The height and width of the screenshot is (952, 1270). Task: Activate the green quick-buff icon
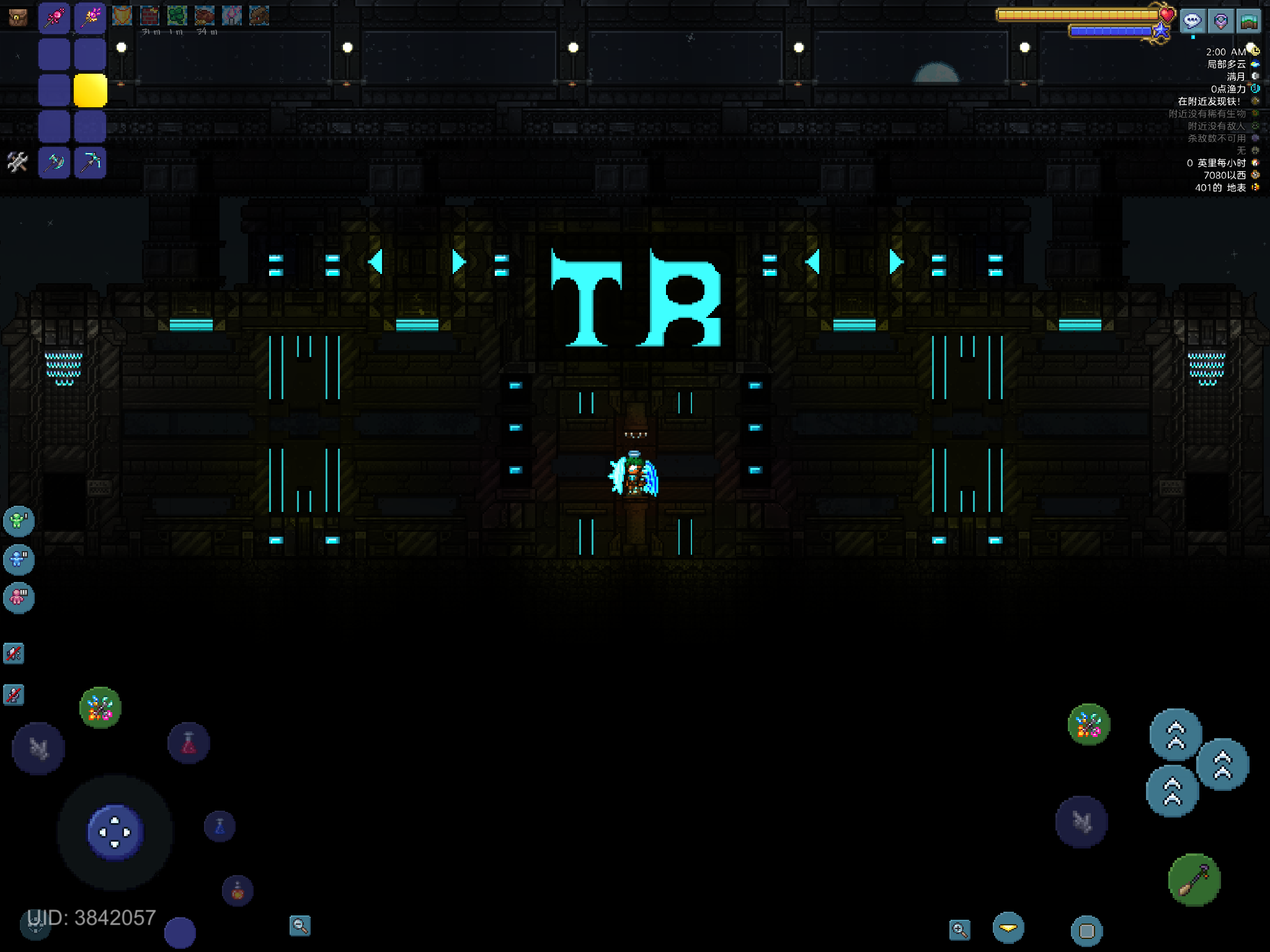click(101, 708)
